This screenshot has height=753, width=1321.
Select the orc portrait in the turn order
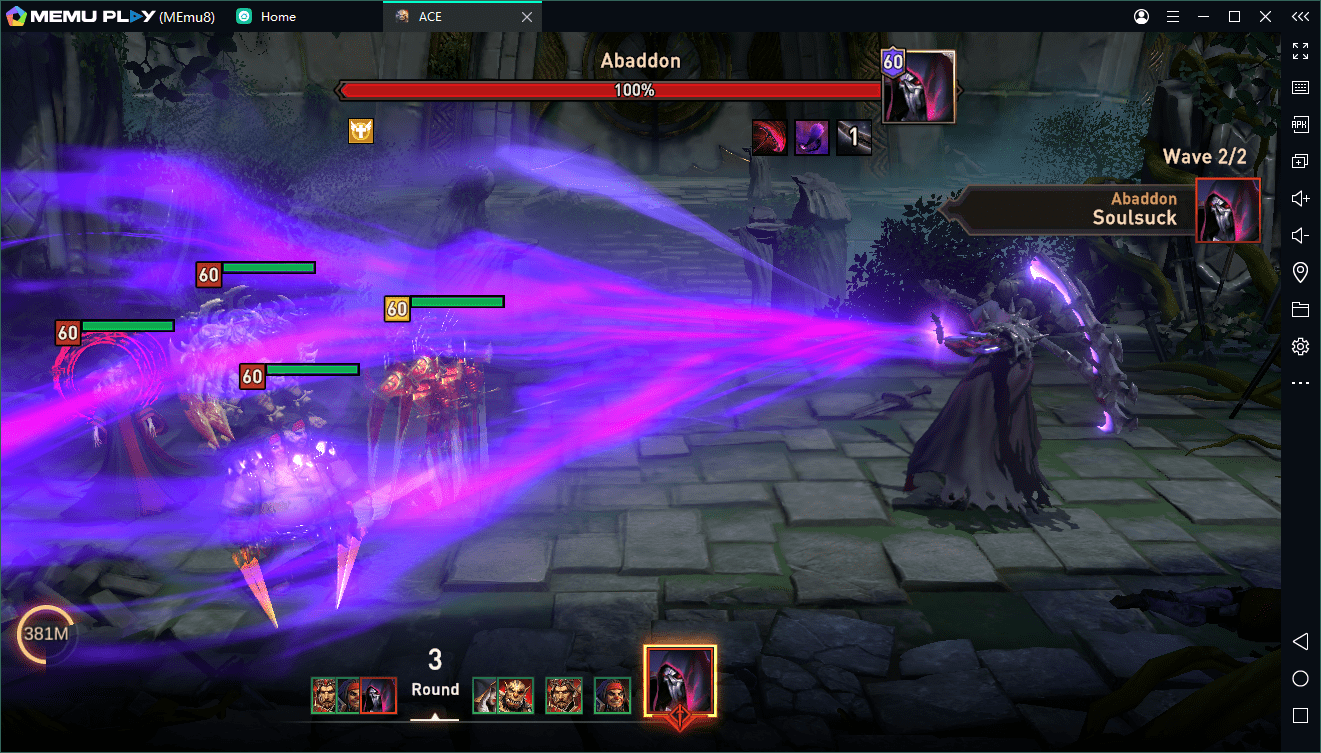pos(516,695)
